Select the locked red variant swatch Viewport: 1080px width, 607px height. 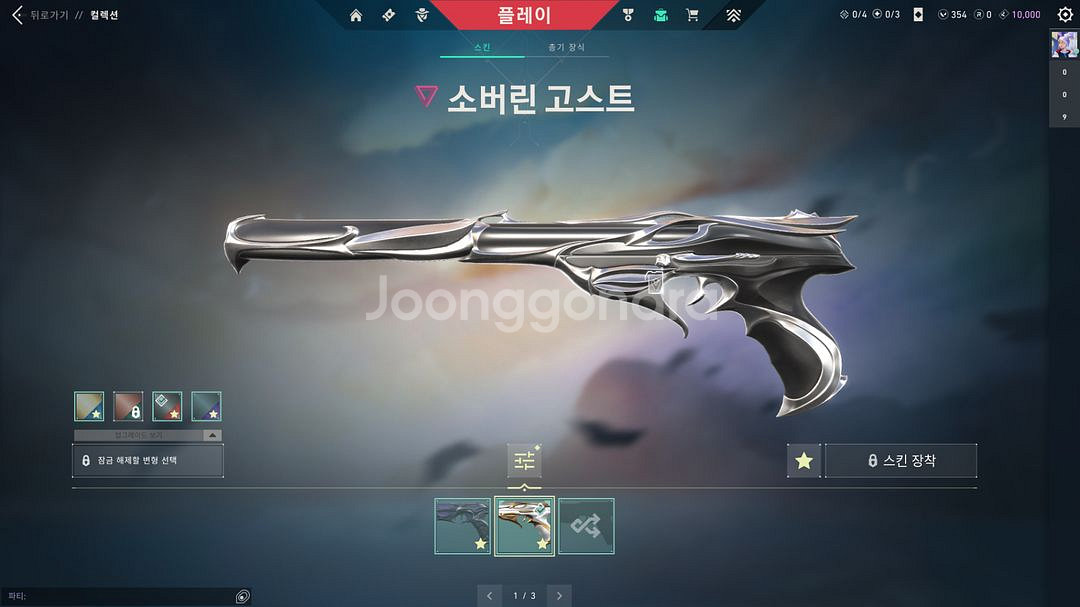point(128,406)
